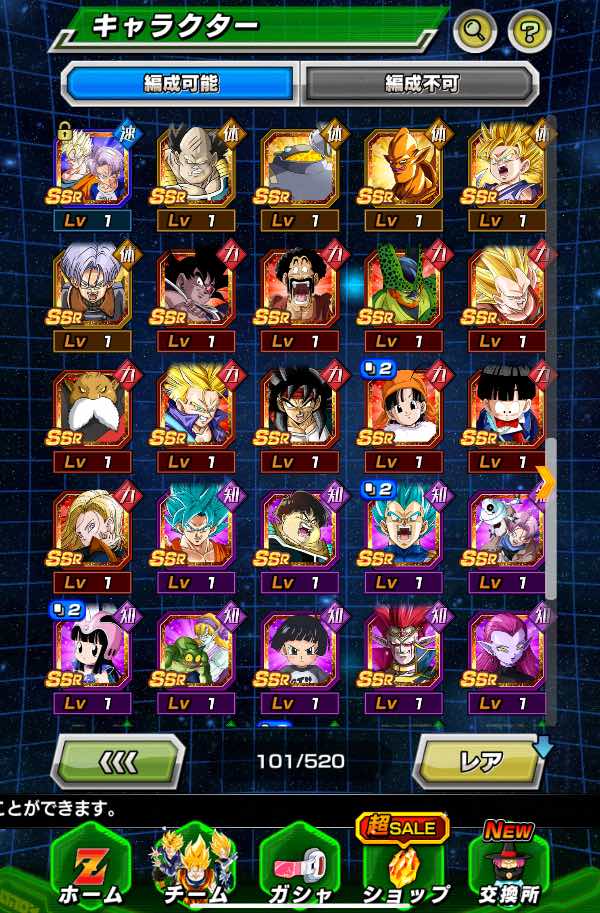
Task: Select the Super Saiyan Blue Goku card
Action: [195, 530]
